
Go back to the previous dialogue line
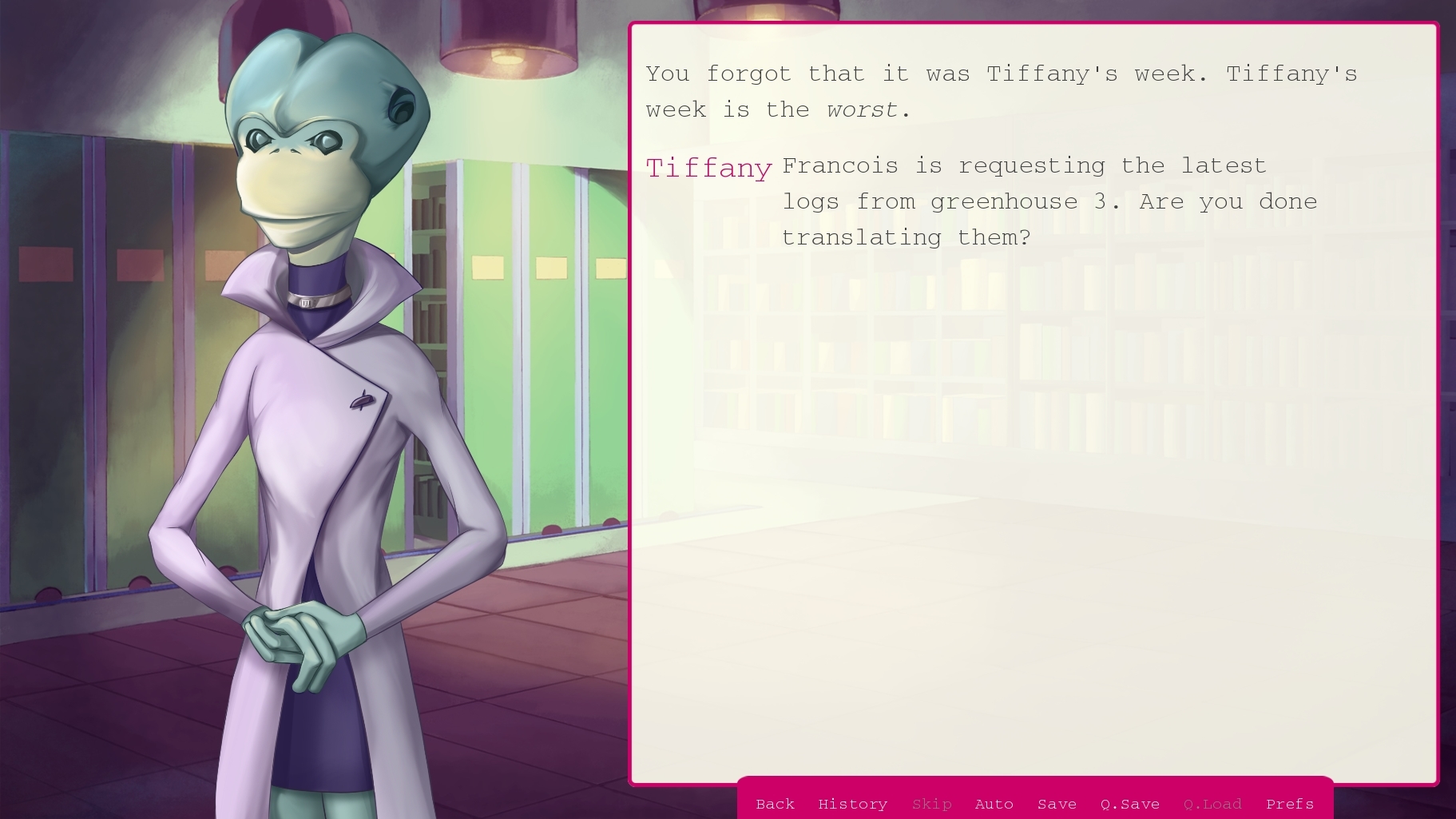[775, 804]
